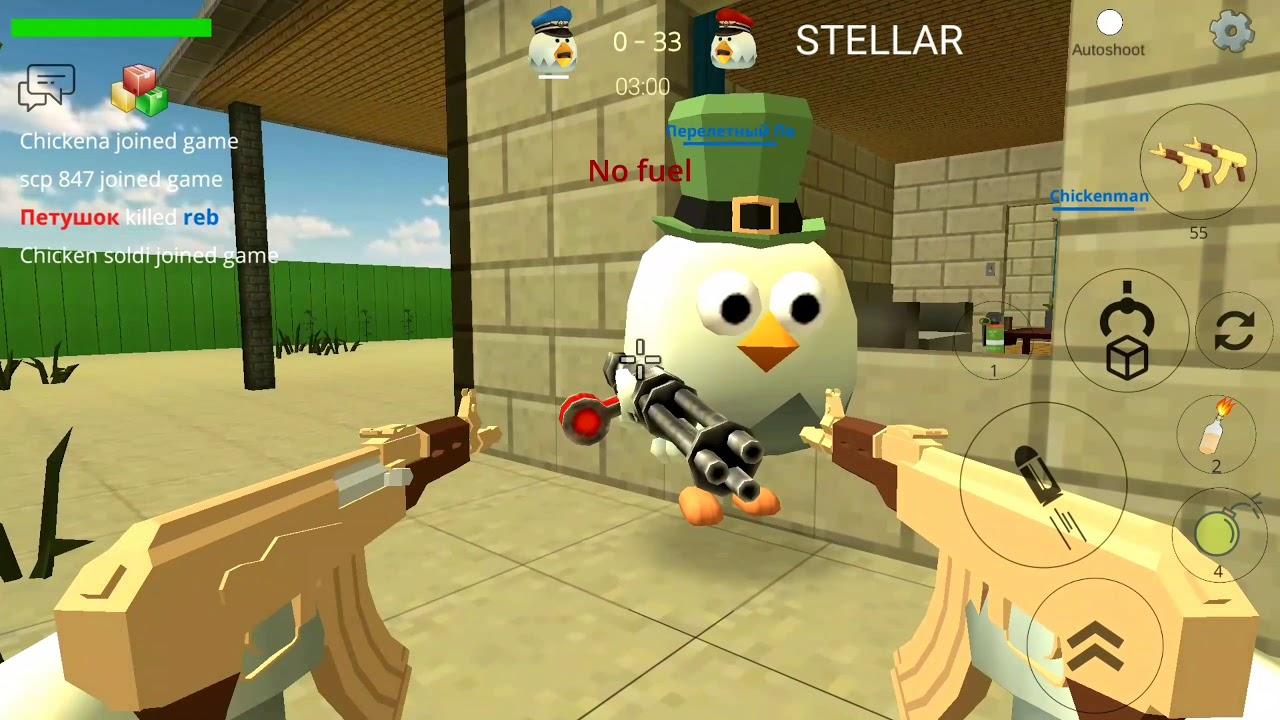This screenshot has width=1280, height=720.
Task: Toggle Autoshoot on
Action: (1108, 22)
